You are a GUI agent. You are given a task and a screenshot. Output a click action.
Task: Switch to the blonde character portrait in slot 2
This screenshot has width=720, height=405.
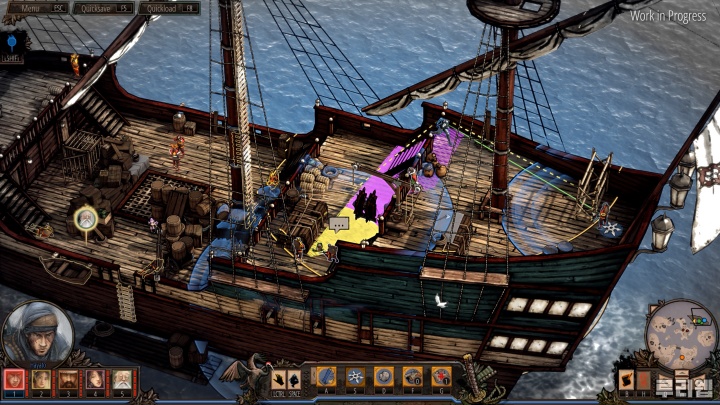pyautogui.click(x=41, y=380)
